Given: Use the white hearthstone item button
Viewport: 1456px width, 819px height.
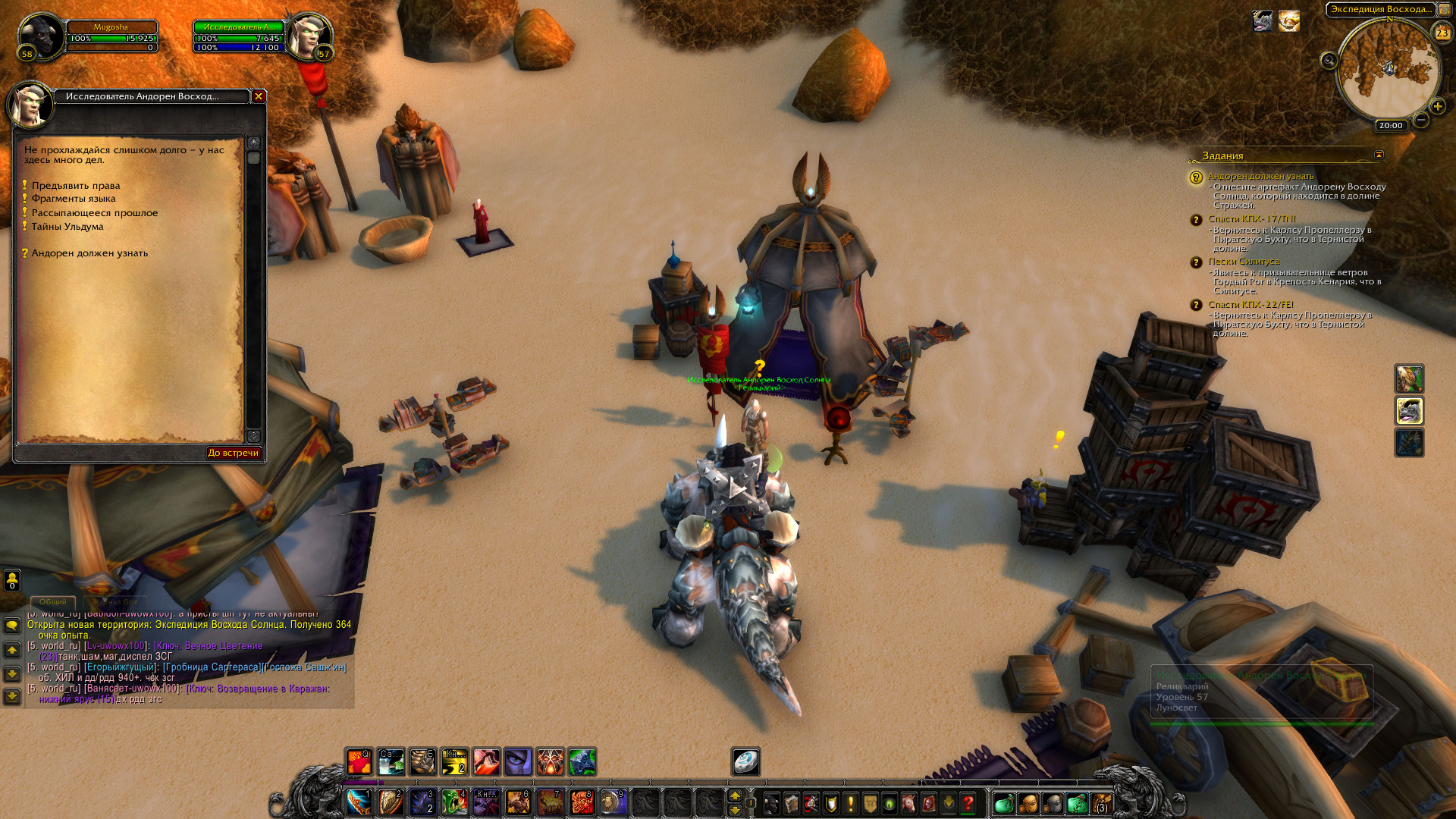Looking at the screenshot, I should tap(745, 761).
